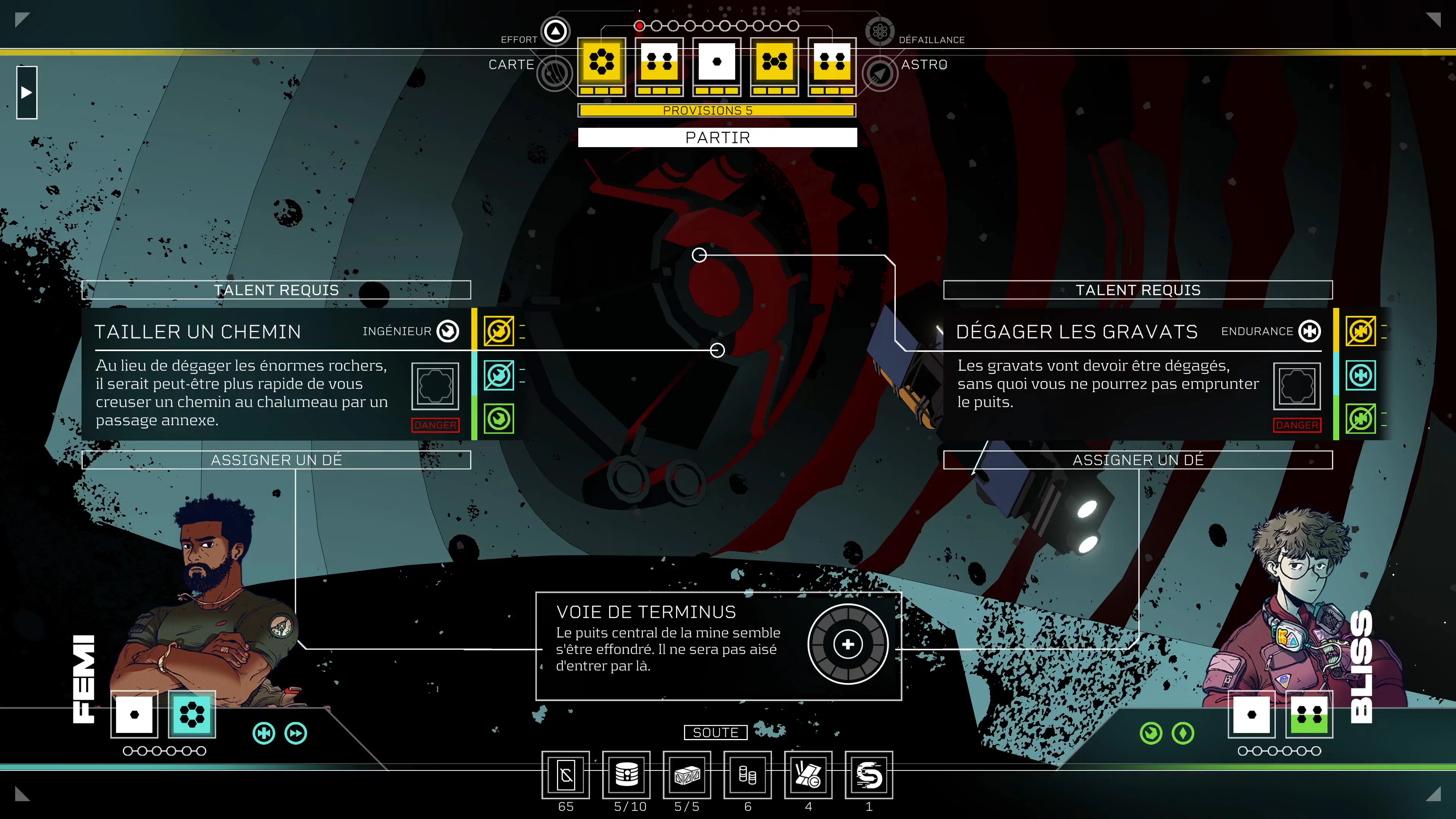Select Femi's hexagonal six-pip die
The width and height of the screenshot is (1456, 819).
[x=192, y=716]
